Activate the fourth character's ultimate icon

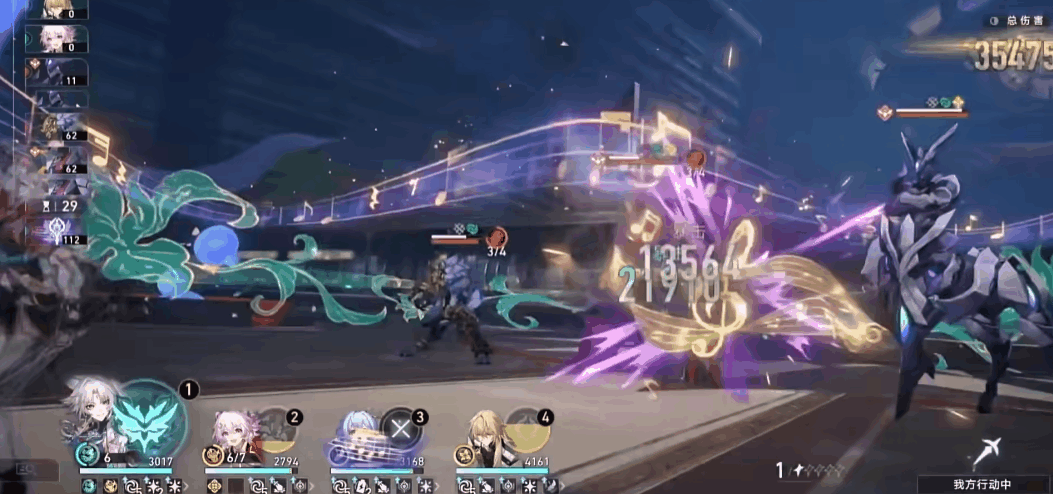coord(527,430)
